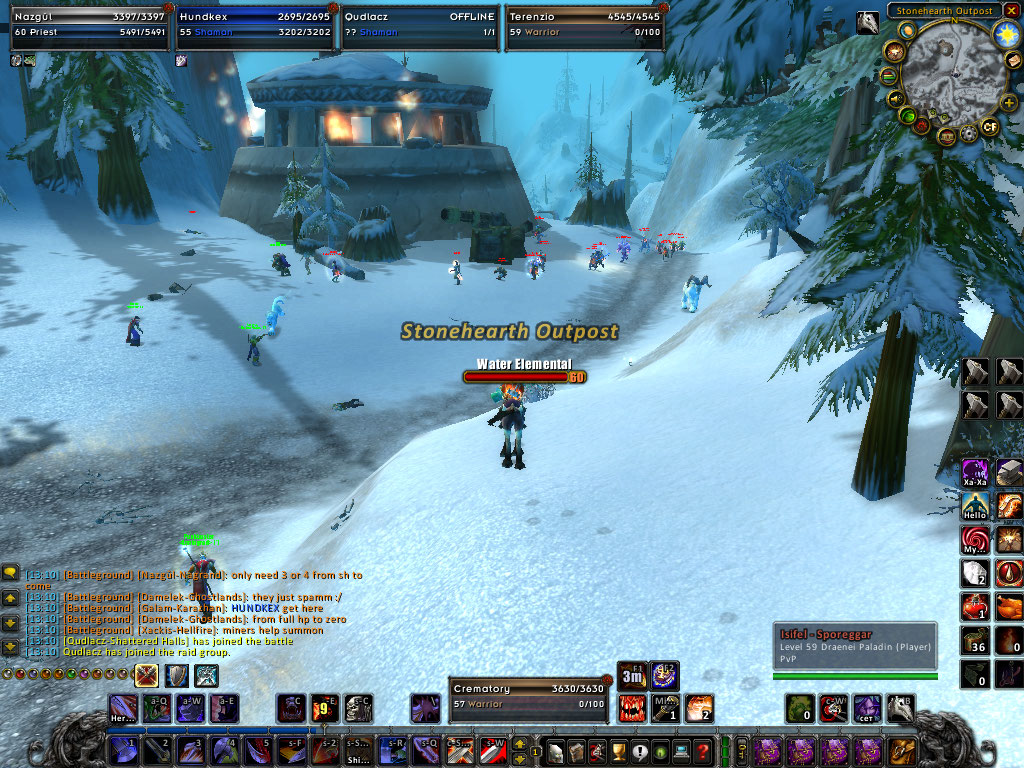Open the gold trophy micro menu button
Viewport: 1024px width, 768px height.
617,751
